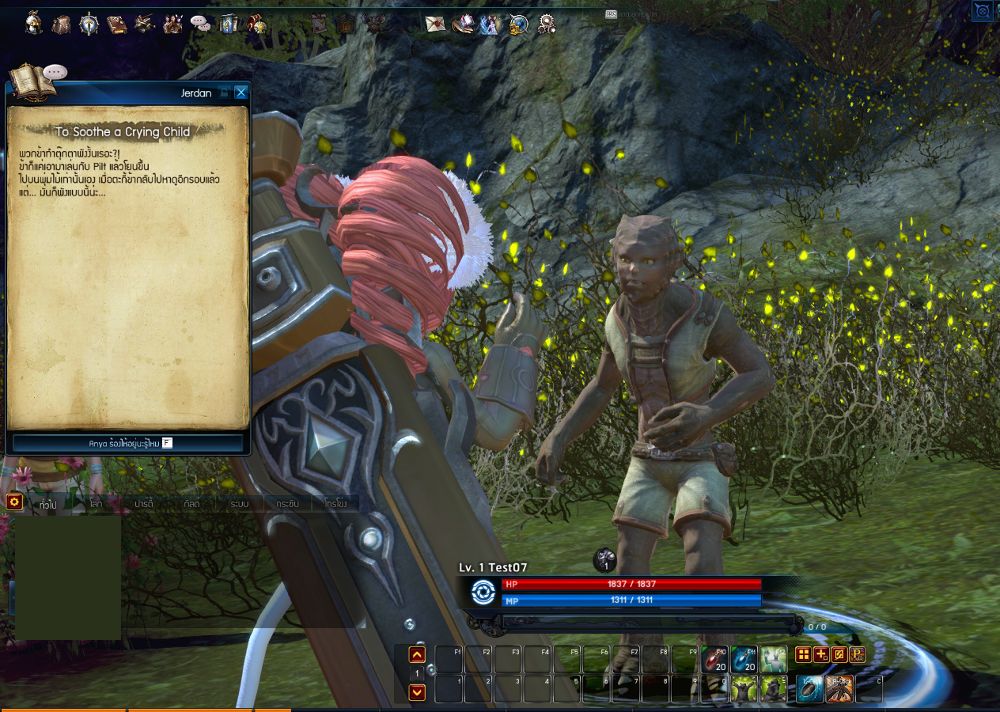1000x712 pixels.
Task: Open the gears system settings icon
Action: click(546, 23)
